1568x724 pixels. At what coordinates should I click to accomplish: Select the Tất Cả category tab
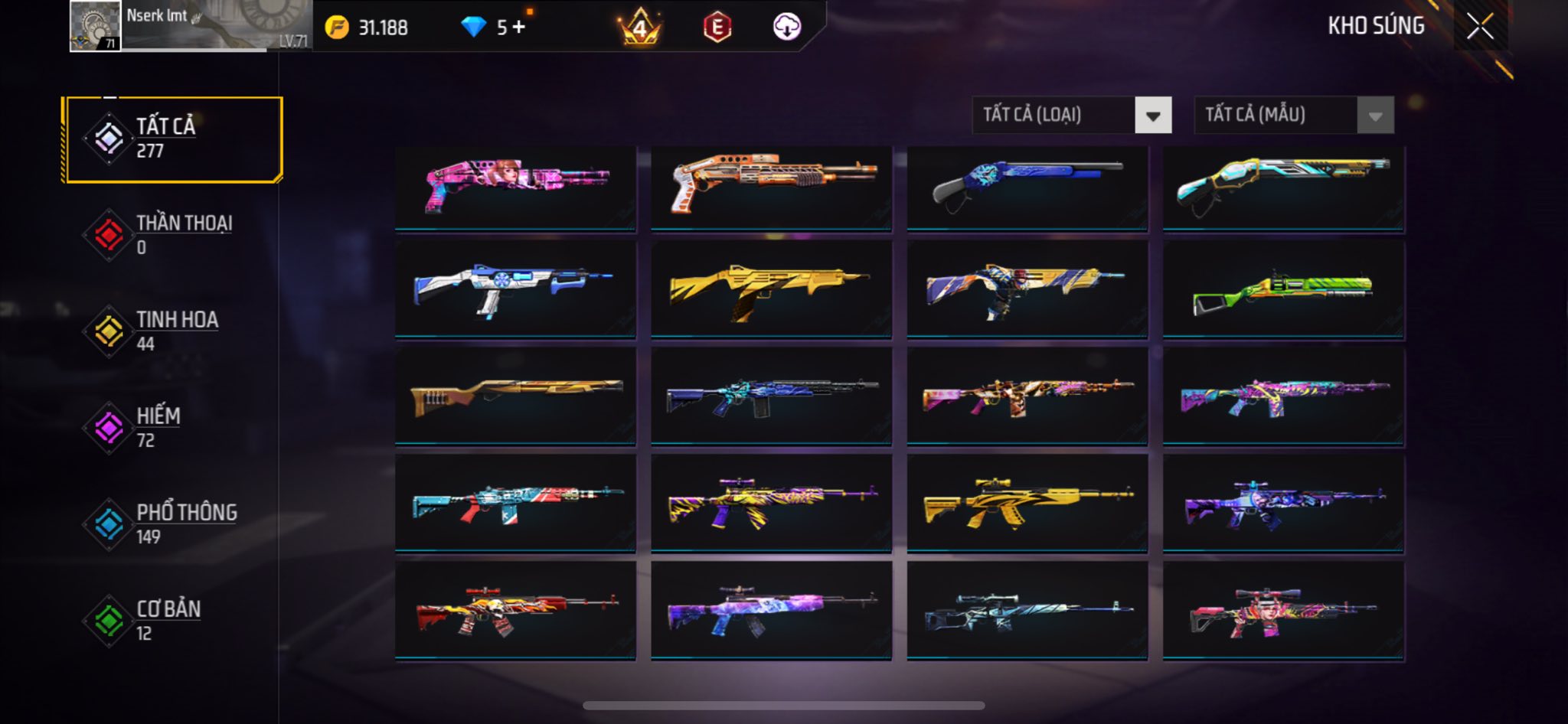point(175,139)
